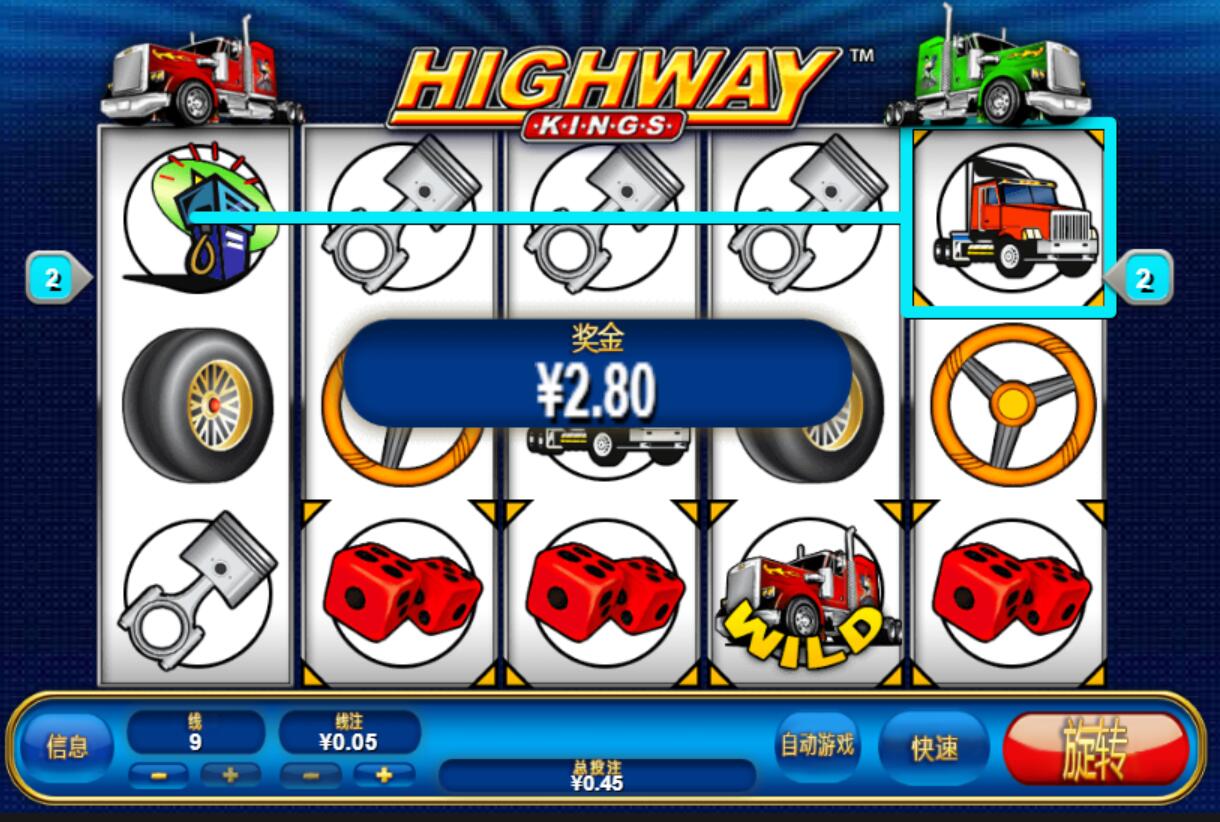Open the 信息 info panel

(67, 746)
